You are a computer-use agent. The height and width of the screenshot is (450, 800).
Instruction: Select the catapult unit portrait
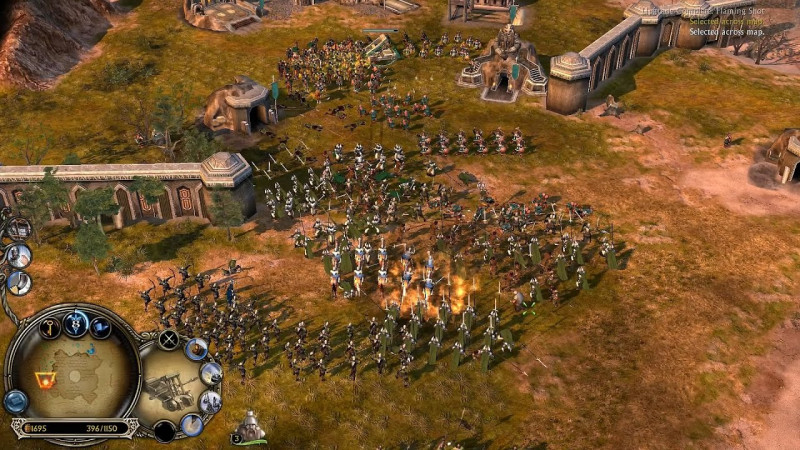click(166, 387)
